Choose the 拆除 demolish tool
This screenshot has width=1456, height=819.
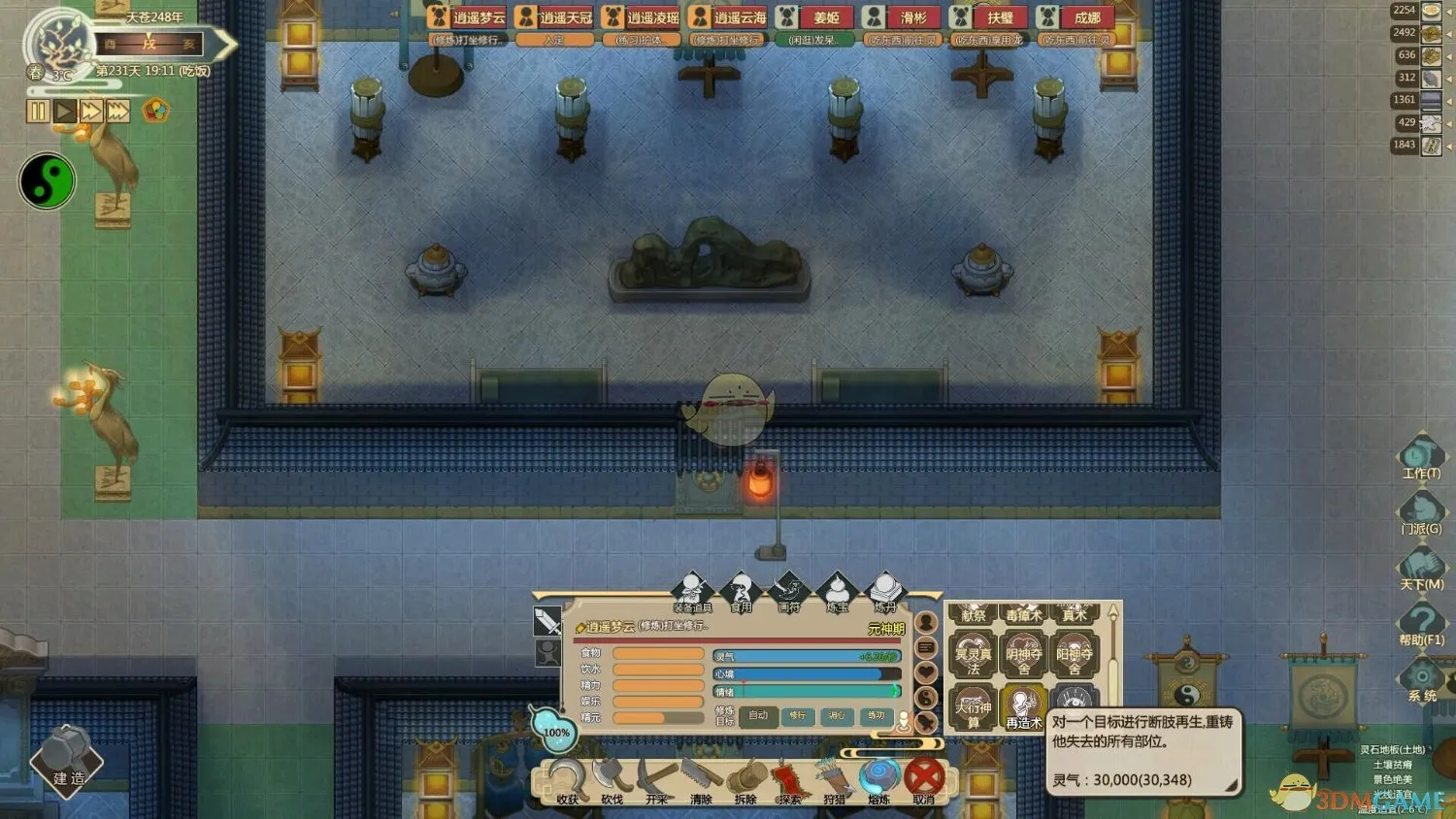(745, 779)
